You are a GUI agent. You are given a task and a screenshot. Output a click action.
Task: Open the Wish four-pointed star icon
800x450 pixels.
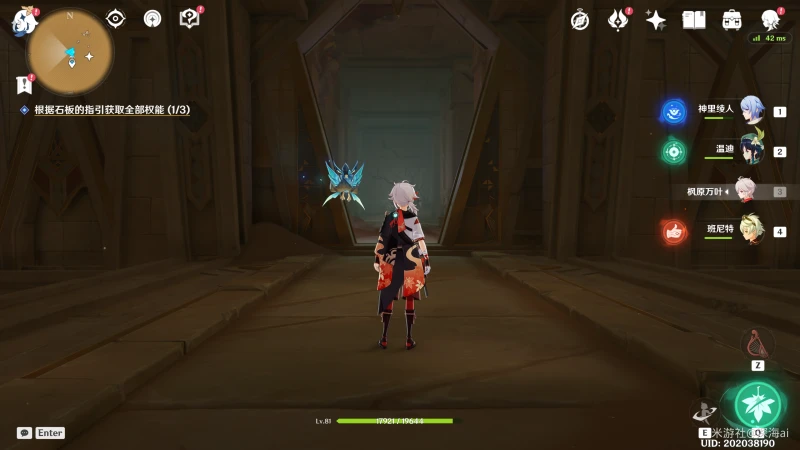[656, 20]
